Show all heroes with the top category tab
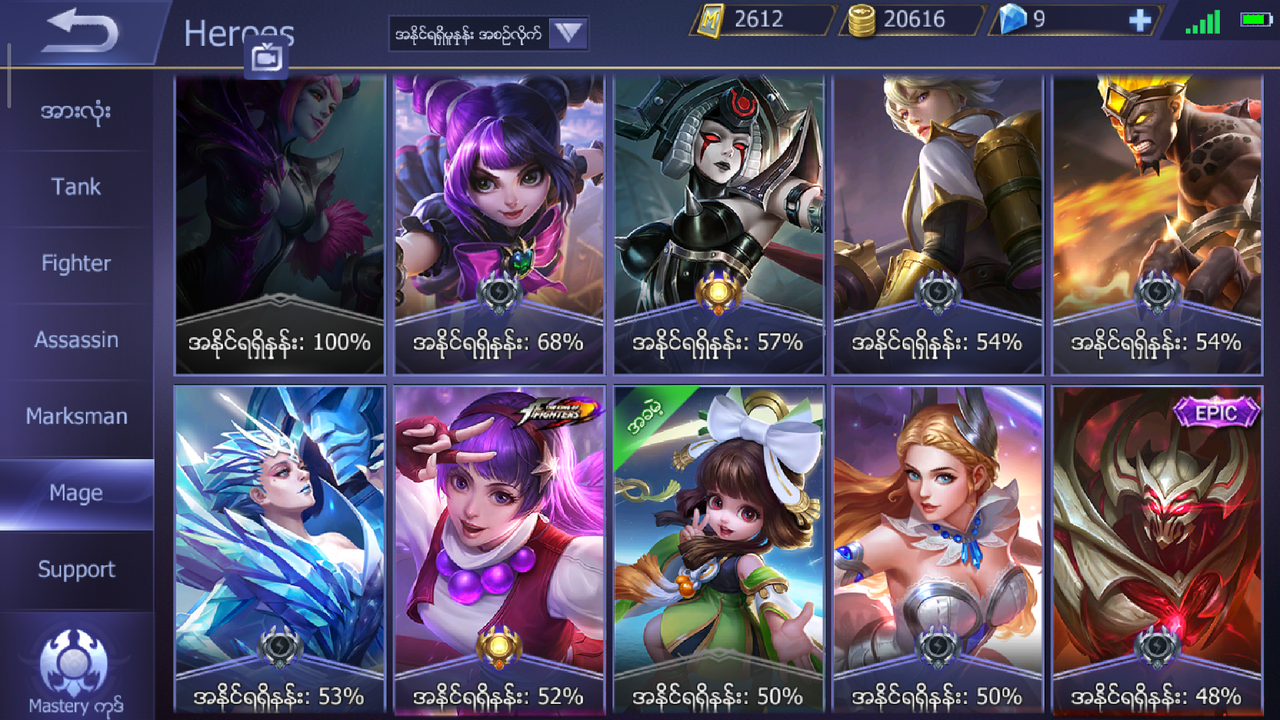1280x720 pixels. click(x=76, y=111)
